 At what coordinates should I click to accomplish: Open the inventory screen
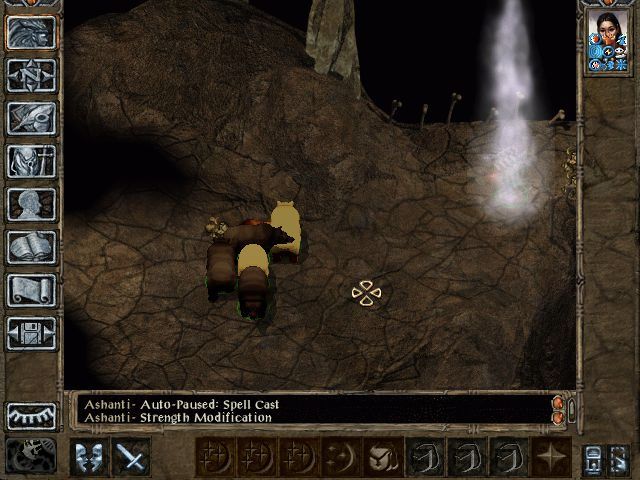point(31,161)
